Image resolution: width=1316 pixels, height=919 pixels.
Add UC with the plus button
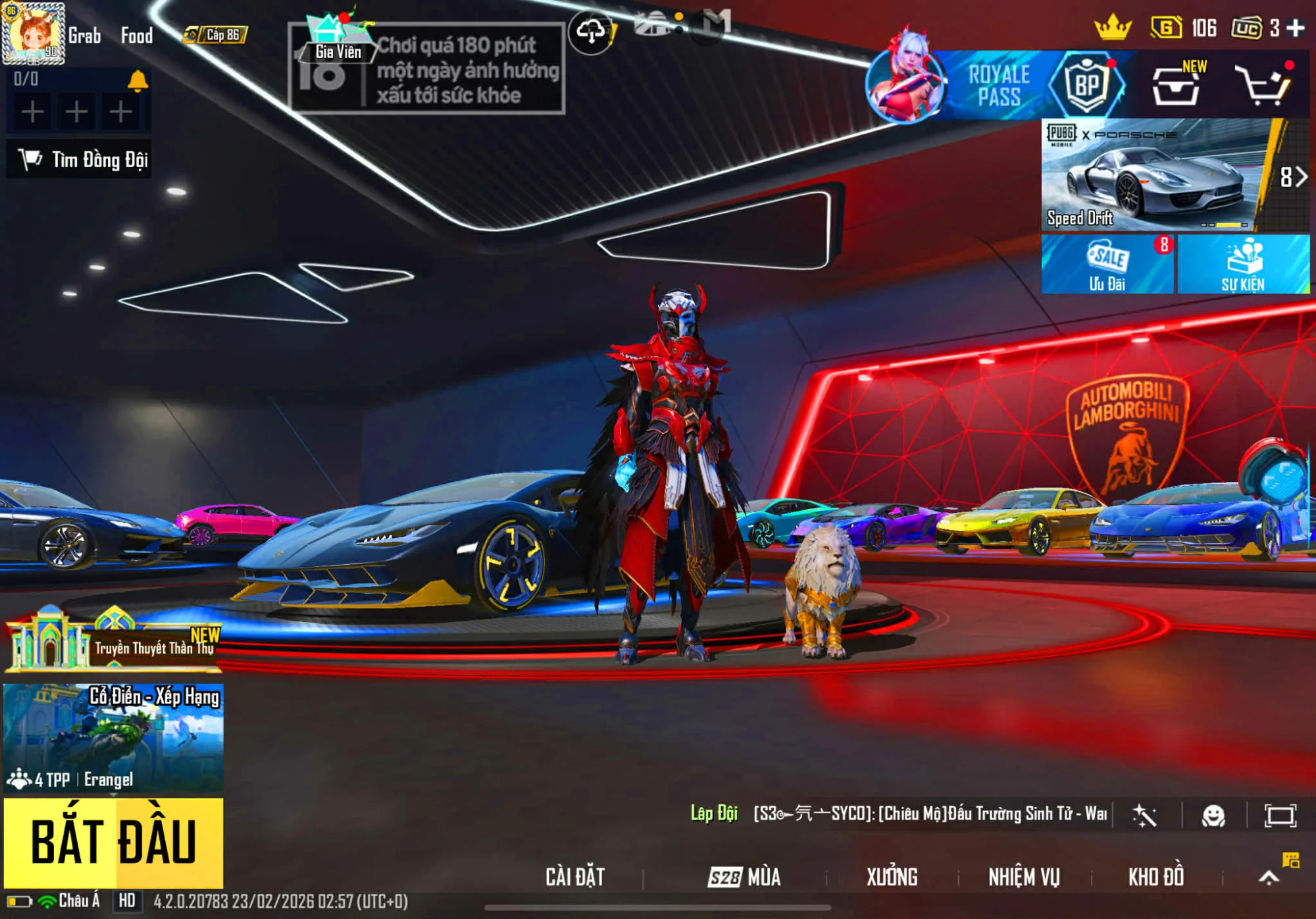click(1296, 28)
